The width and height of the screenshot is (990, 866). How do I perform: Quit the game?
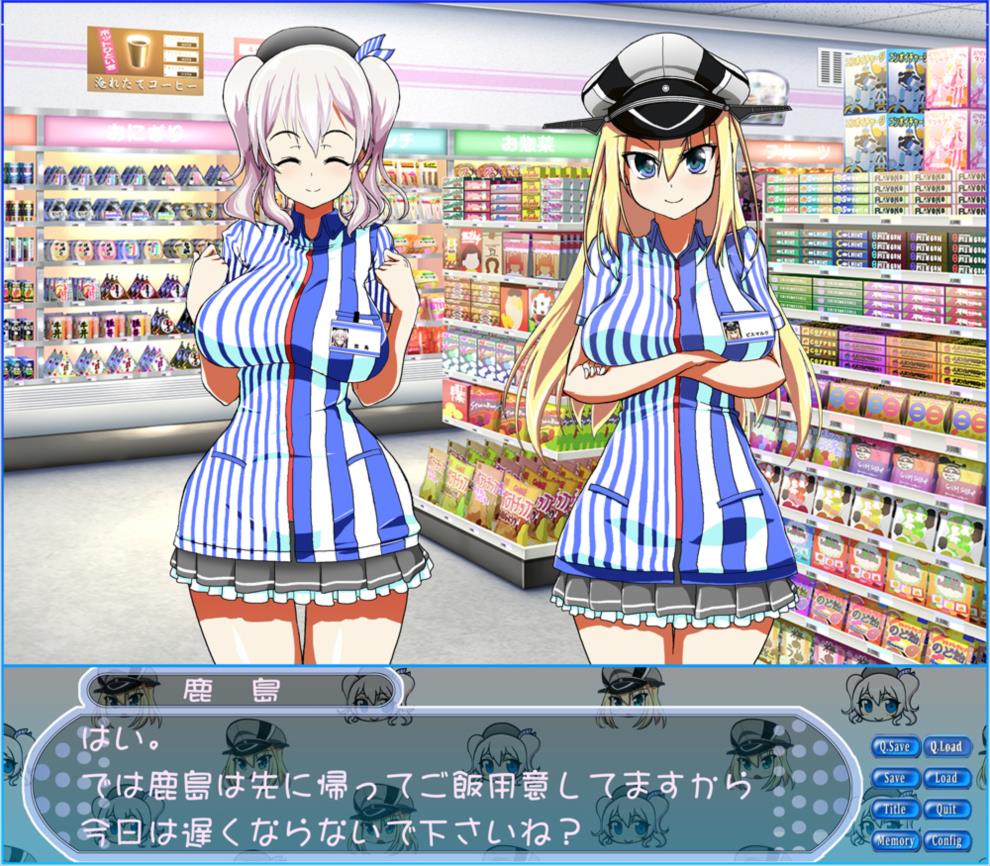coord(945,809)
